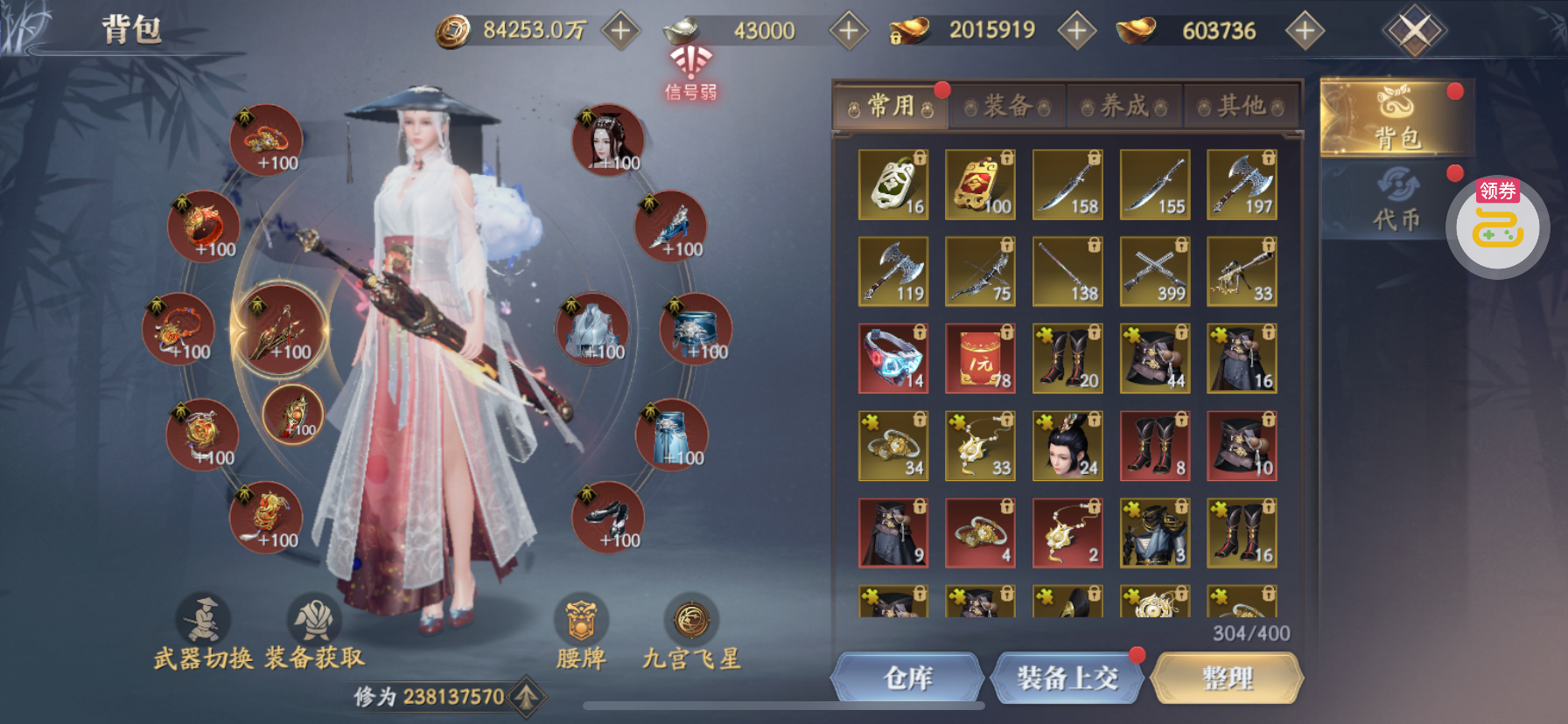Image resolution: width=1568 pixels, height=724 pixels.
Task: Select the crossed swords item stack of 399
Action: [x=1154, y=272]
